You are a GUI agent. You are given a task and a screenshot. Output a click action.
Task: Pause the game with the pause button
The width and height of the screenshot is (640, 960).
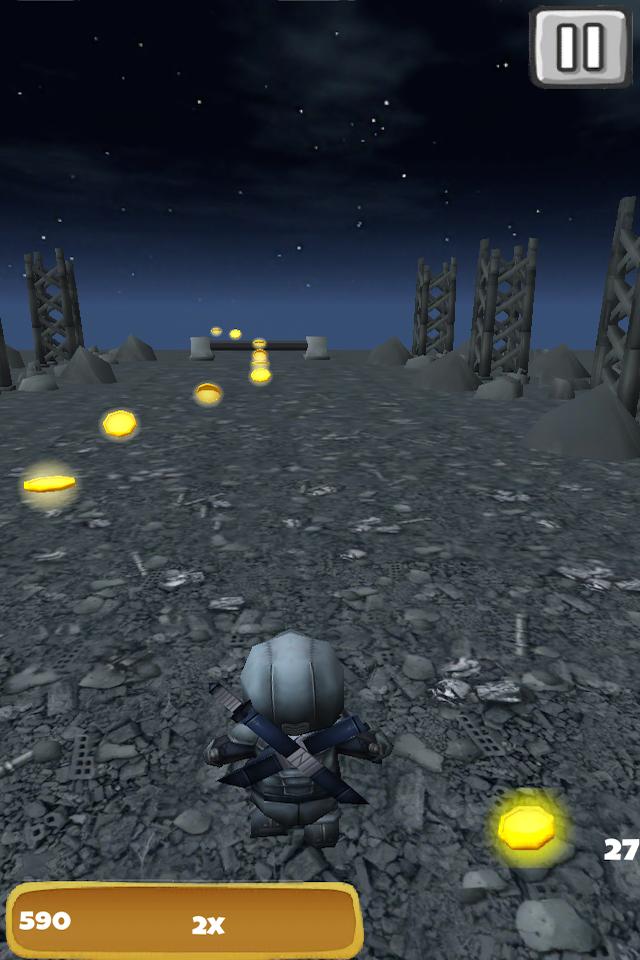pyautogui.click(x=580, y=46)
